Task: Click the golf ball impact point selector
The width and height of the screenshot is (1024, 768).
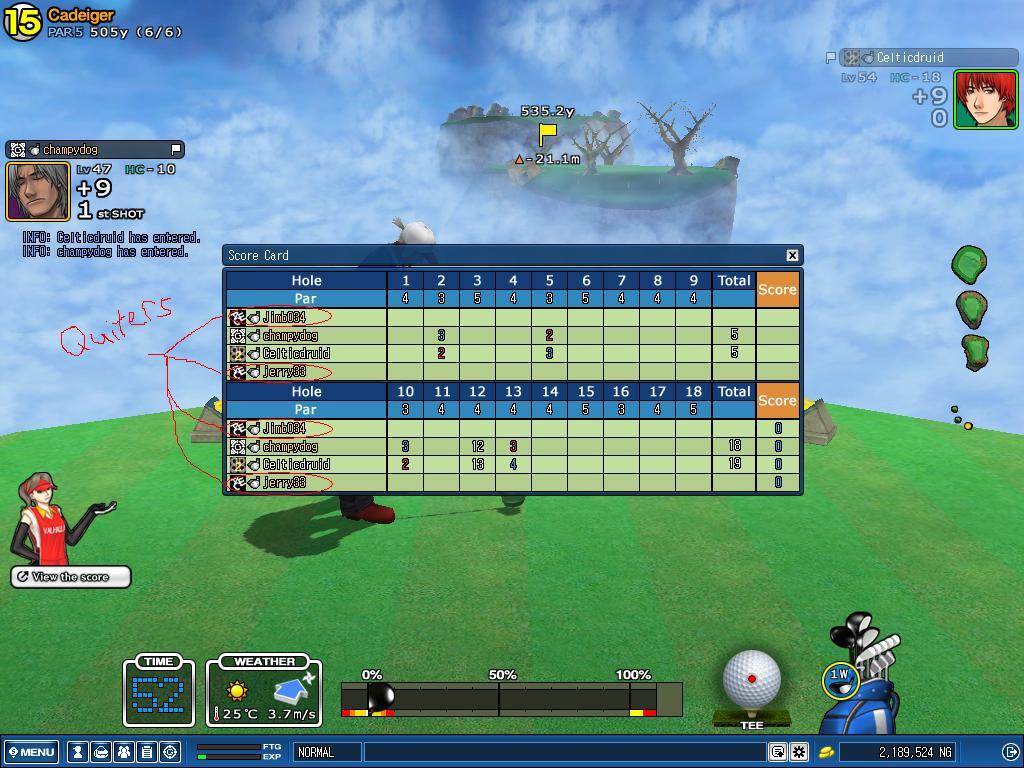Action: (x=751, y=679)
